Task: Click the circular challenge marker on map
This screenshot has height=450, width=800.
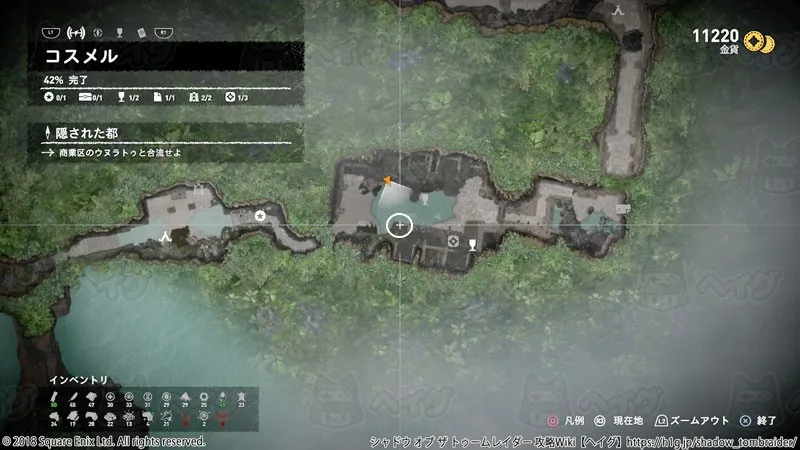Action: point(452,241)
